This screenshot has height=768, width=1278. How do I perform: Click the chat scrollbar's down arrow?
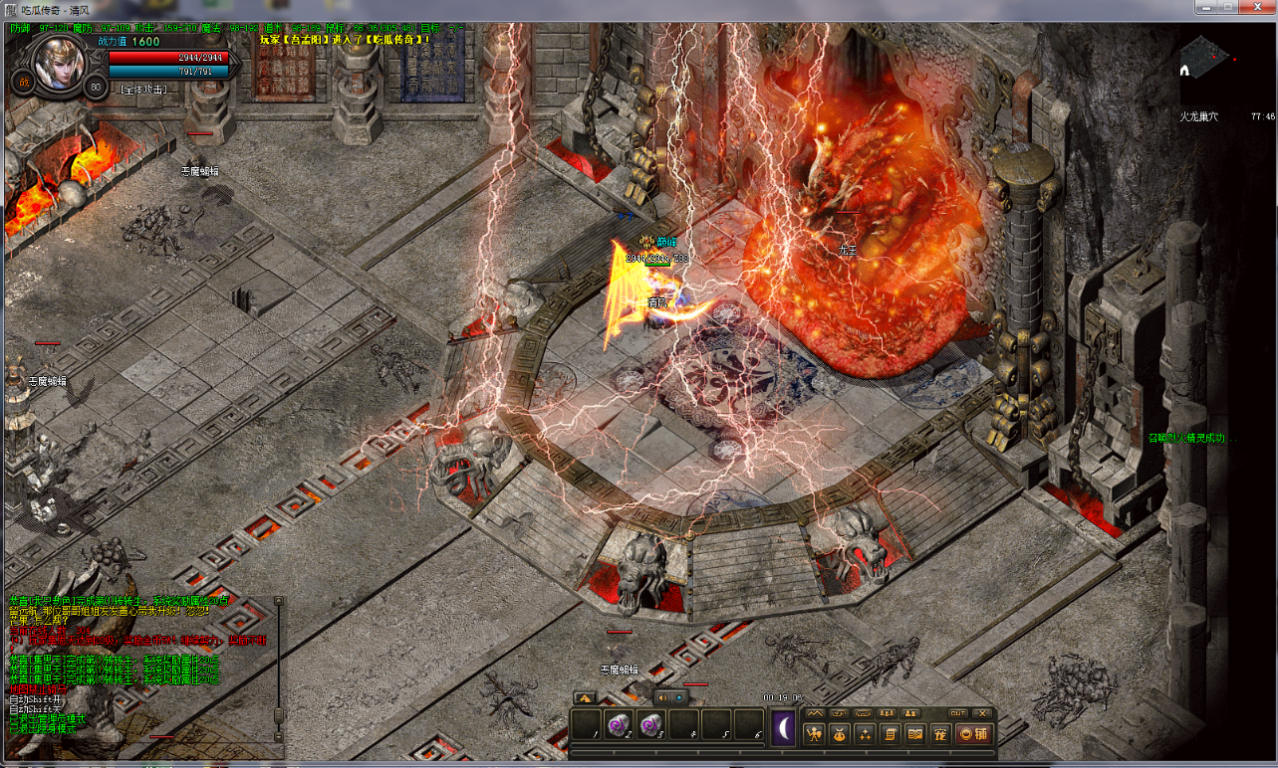click(279, 736)
